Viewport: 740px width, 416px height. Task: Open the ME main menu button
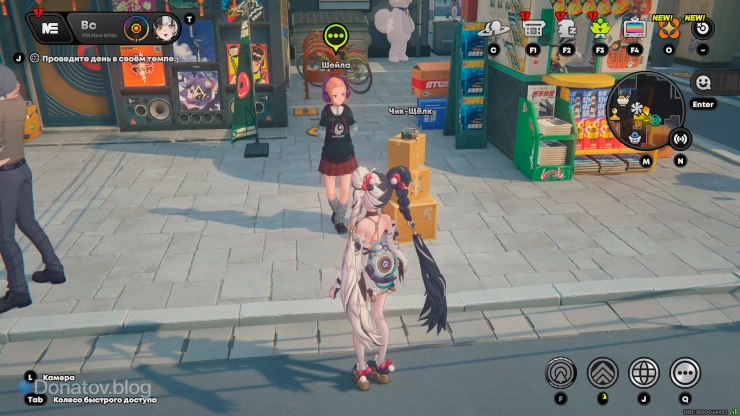click(47, 27)
